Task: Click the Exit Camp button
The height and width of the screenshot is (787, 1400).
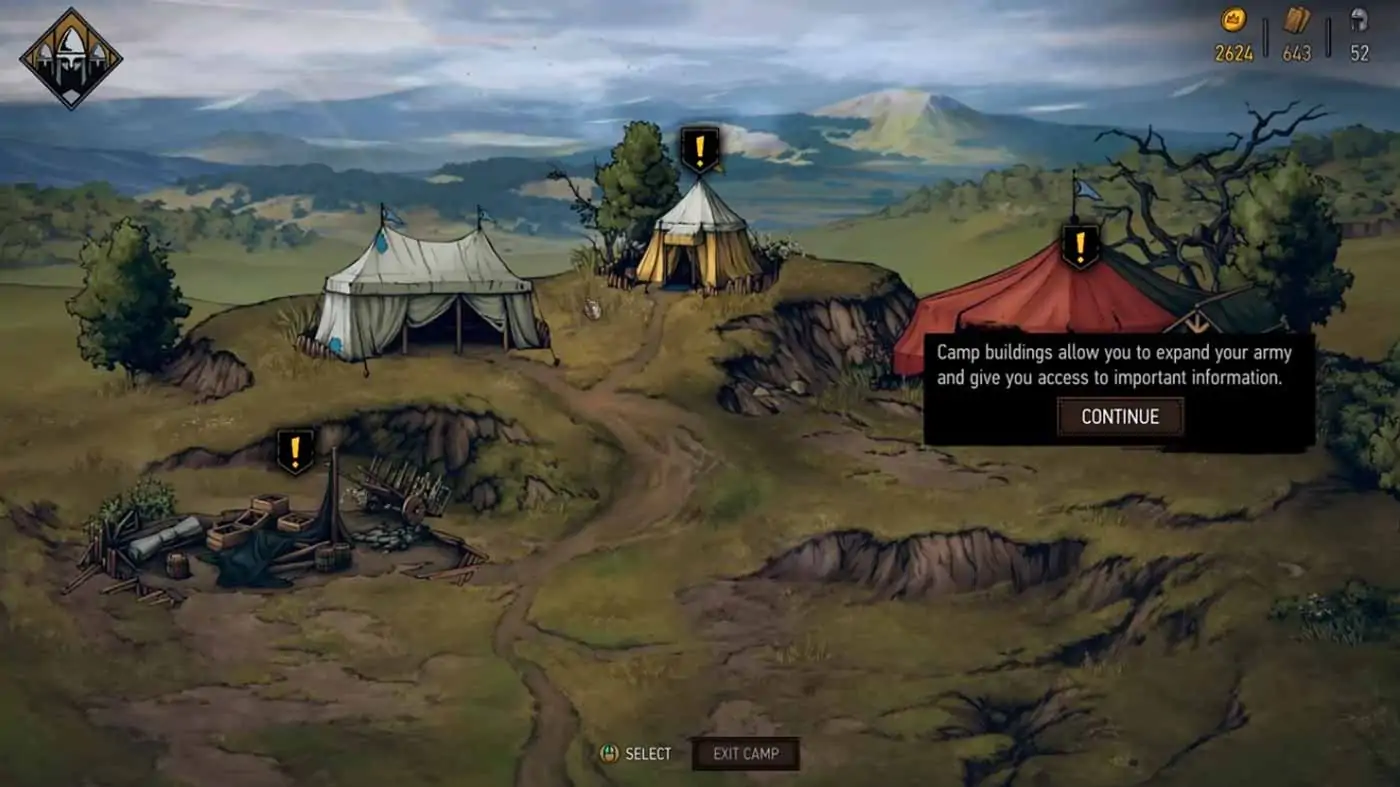Action: pos(745,754)
